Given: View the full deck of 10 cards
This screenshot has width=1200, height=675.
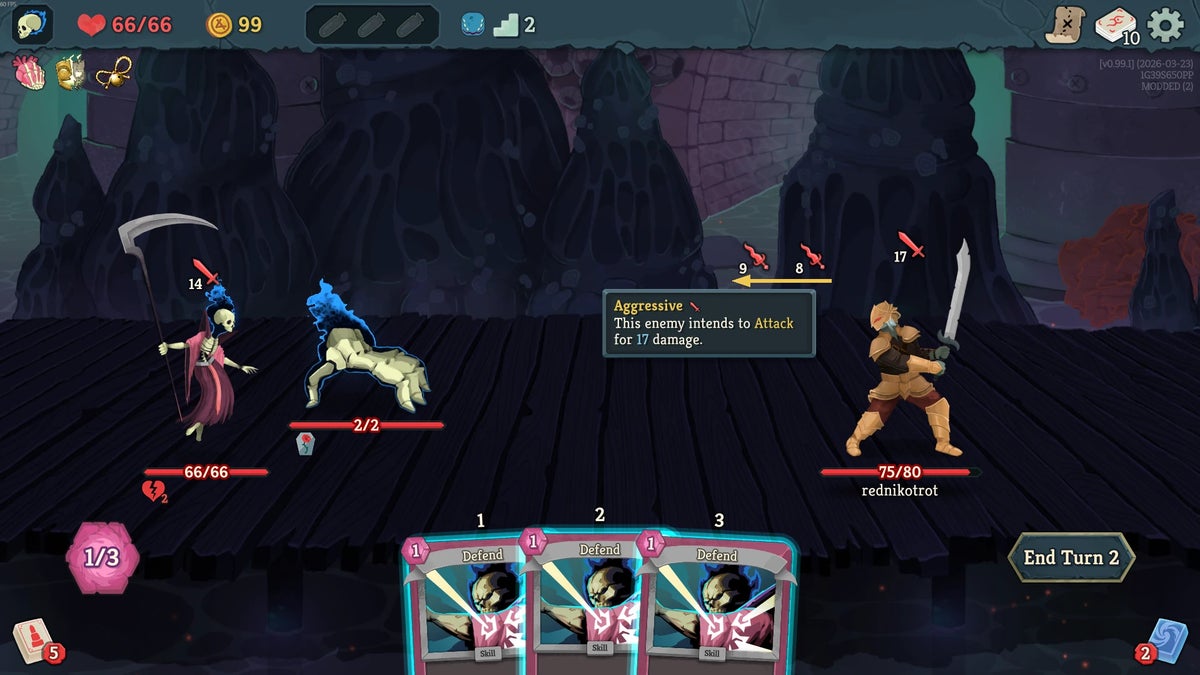Looking at the screenshot, I should (x=1115, y=24).
